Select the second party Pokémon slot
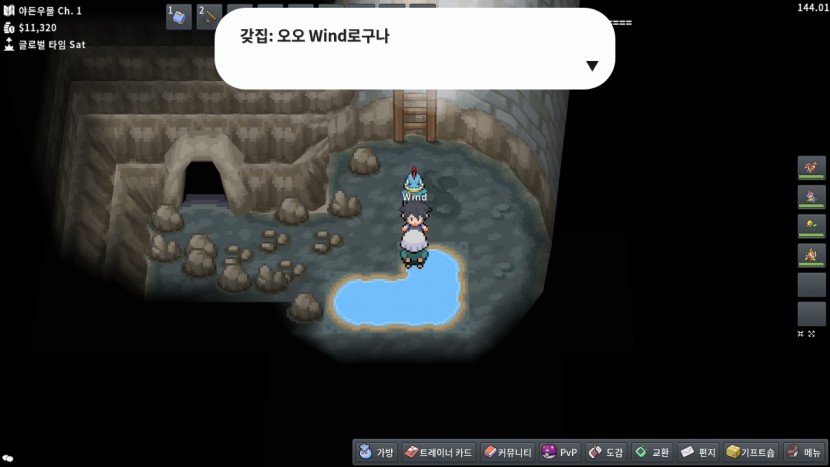Image resolution: width=830 pixels, height=467 pixels. (x=811, y=196)
